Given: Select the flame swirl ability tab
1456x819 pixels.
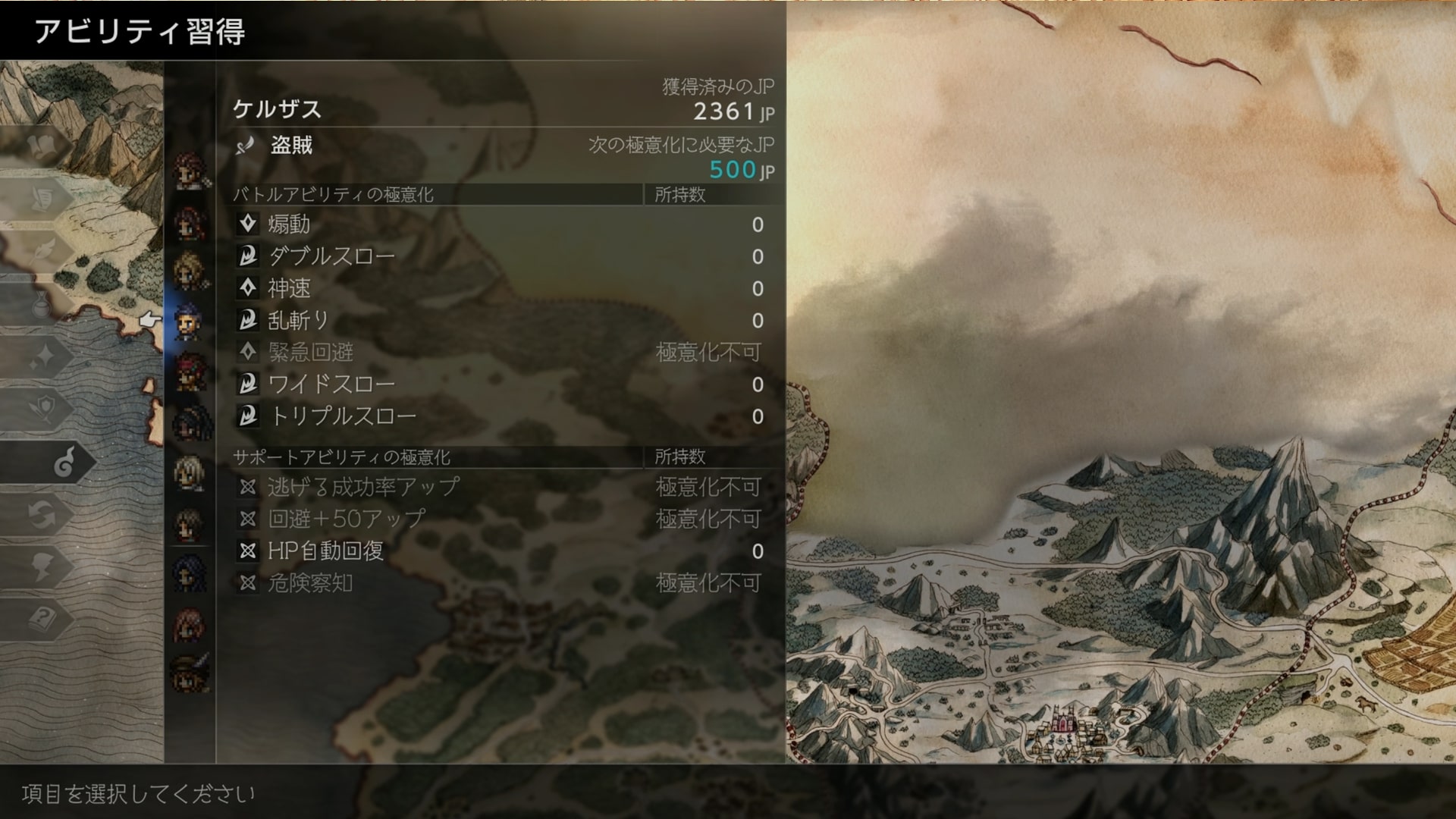Looking at the screenshot, I should (x=64, y=462).
